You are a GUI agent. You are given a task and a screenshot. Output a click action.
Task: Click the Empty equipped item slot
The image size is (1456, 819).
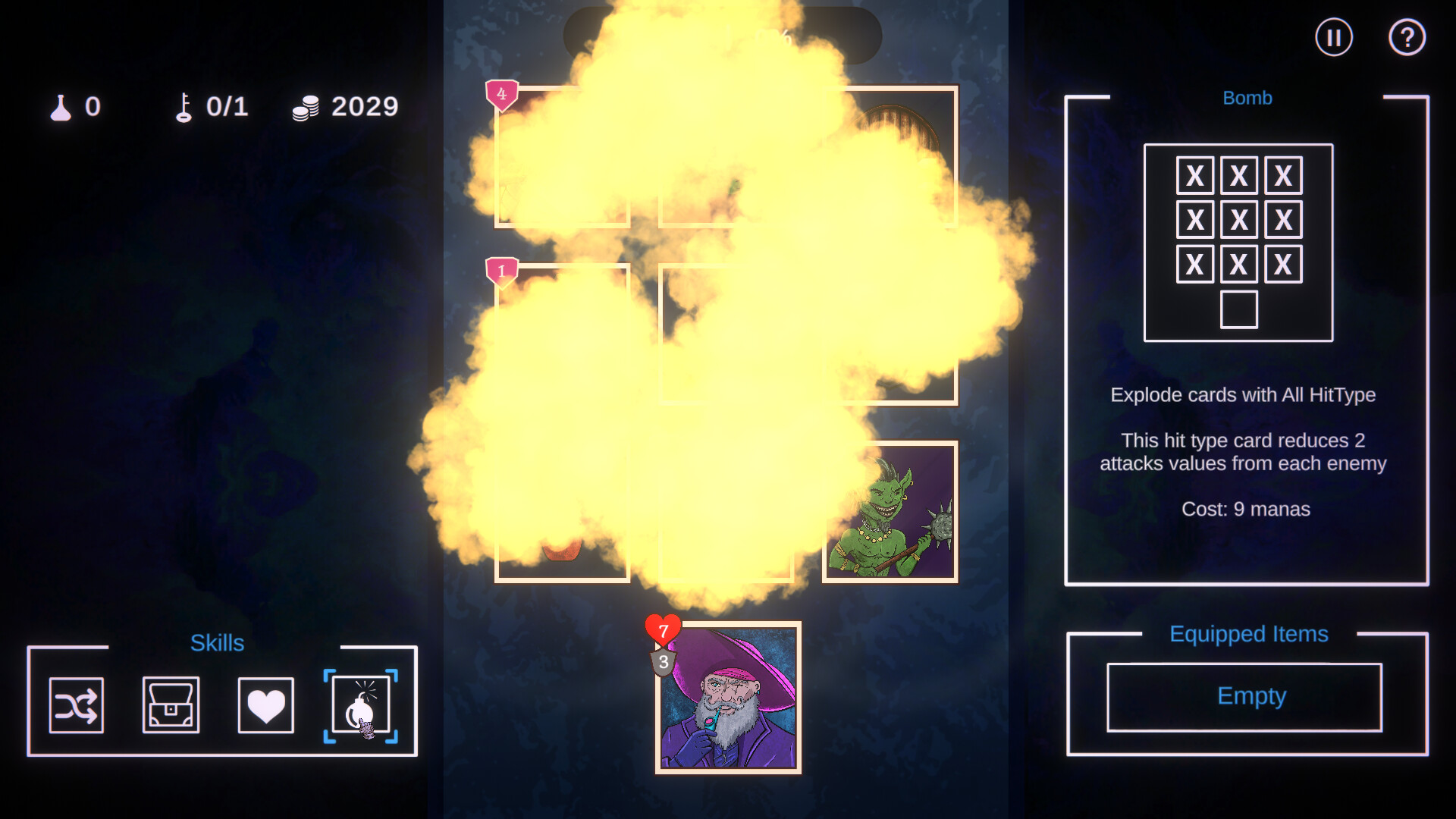click(1244, 697)
